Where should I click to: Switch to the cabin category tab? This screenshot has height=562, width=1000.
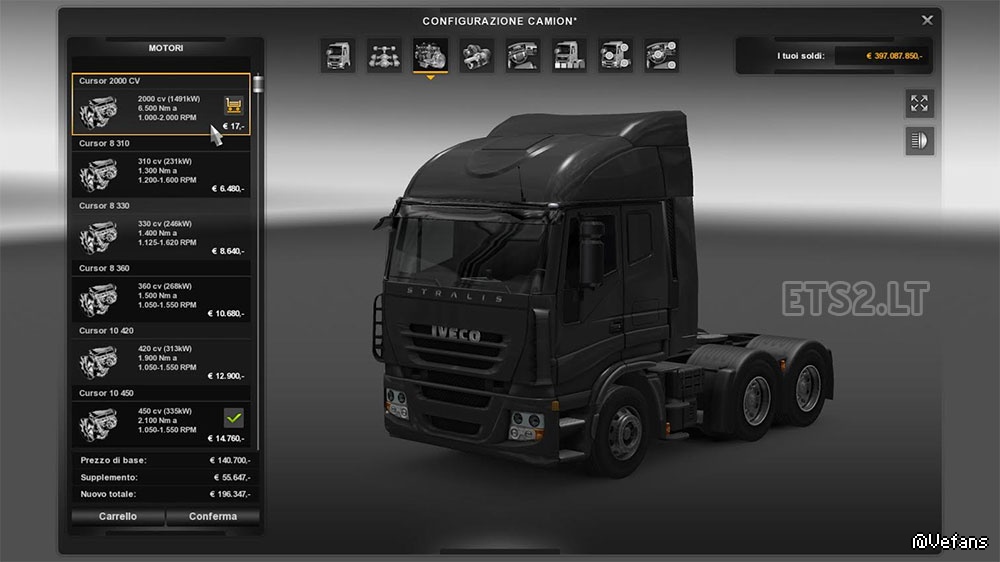pos(338,55)
